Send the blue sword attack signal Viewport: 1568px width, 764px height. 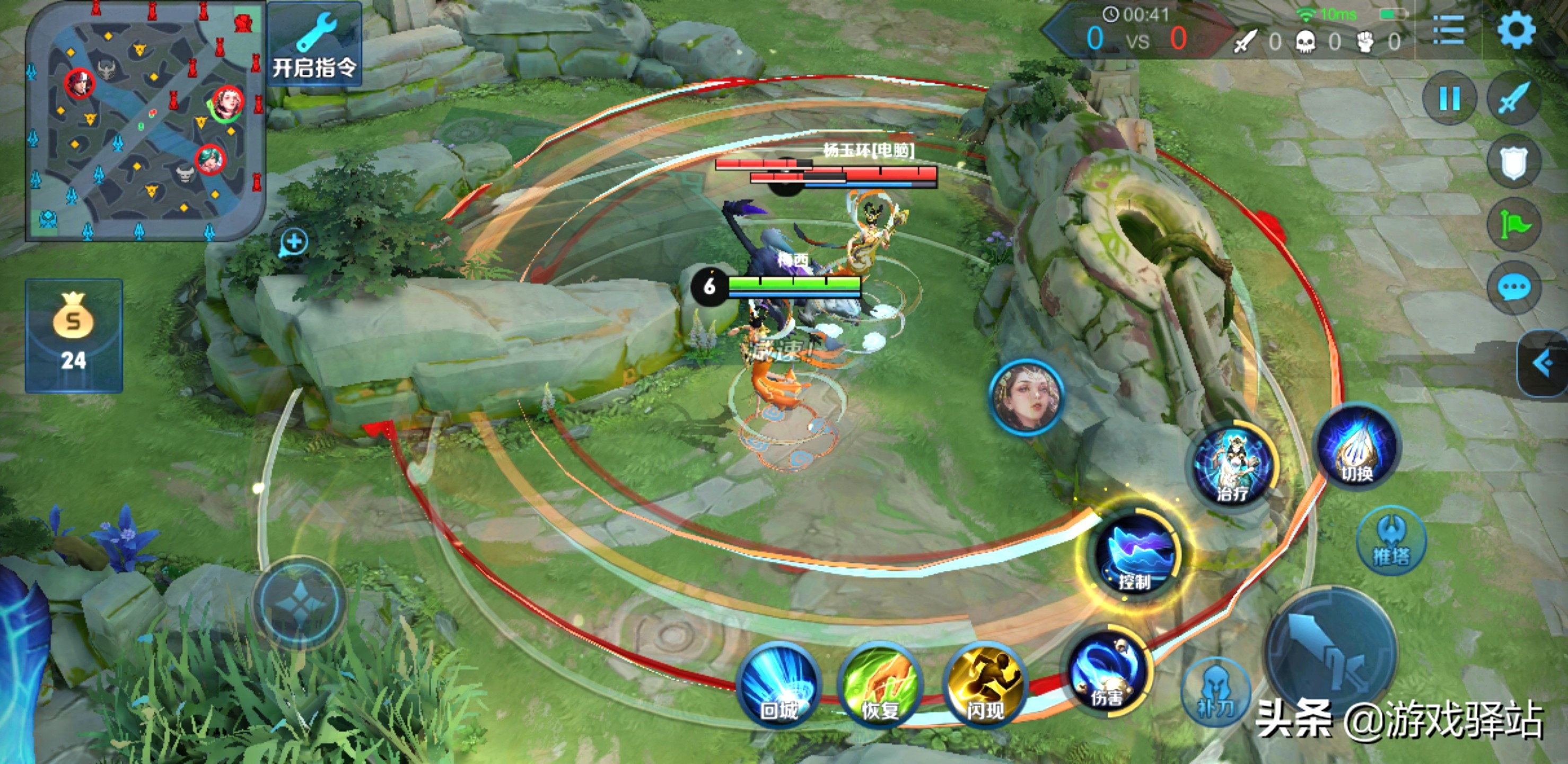point(1514,98)
